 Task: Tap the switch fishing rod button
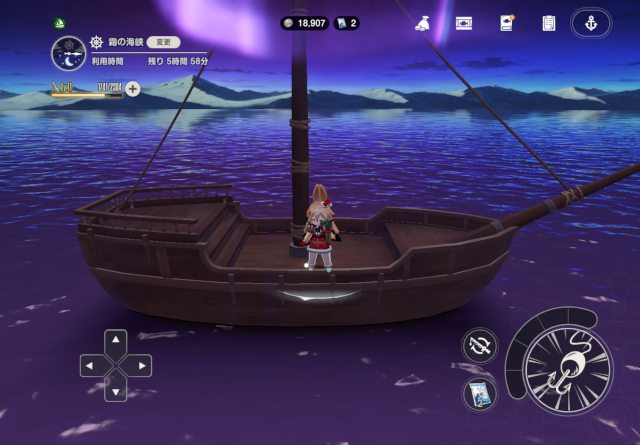pyautogui.click(x=480, y=346)
